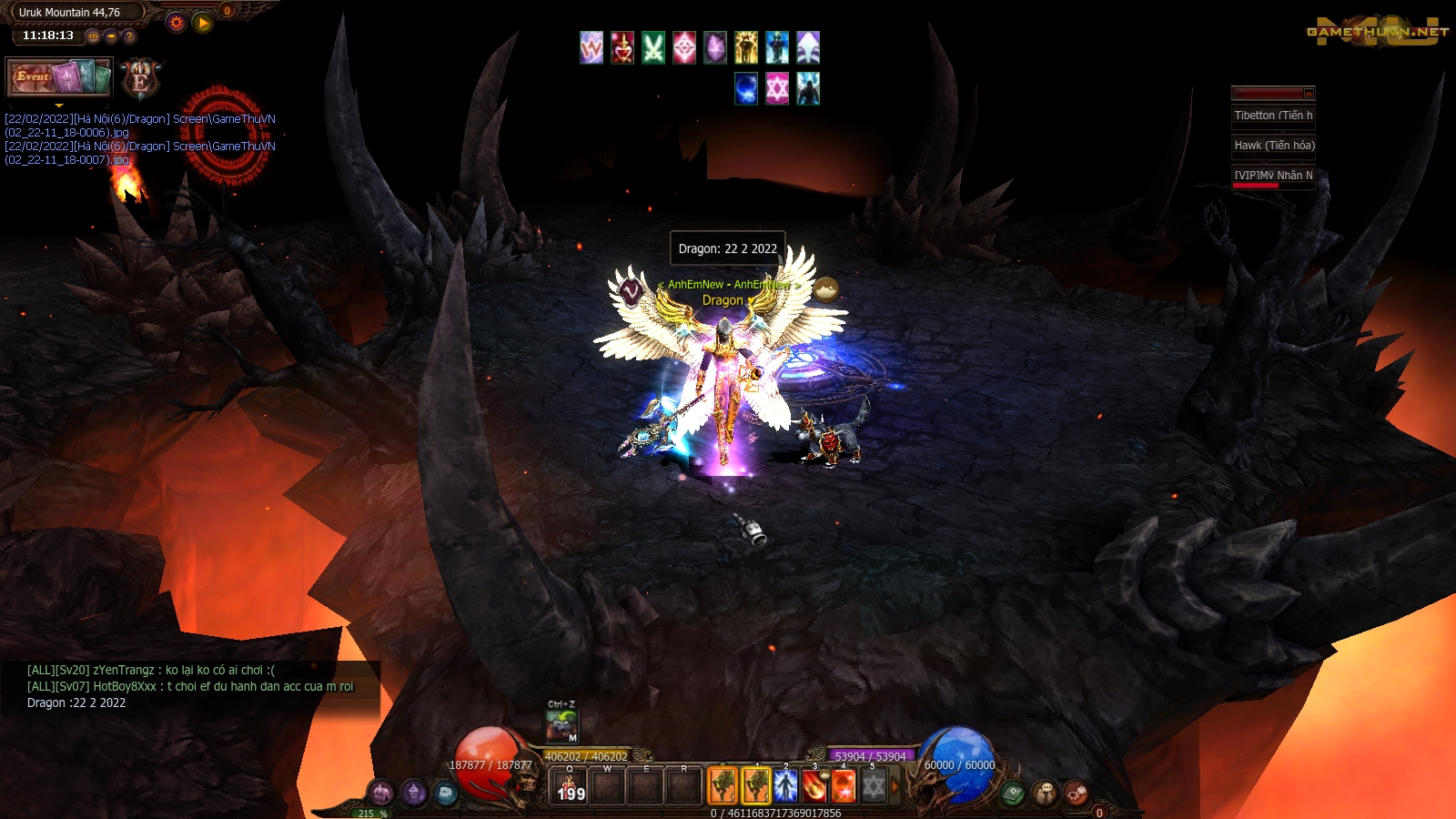This screenshot has height=819, width=1456.
Task: Toggle the 3D view button next to the clock
Action: [94, 35]
